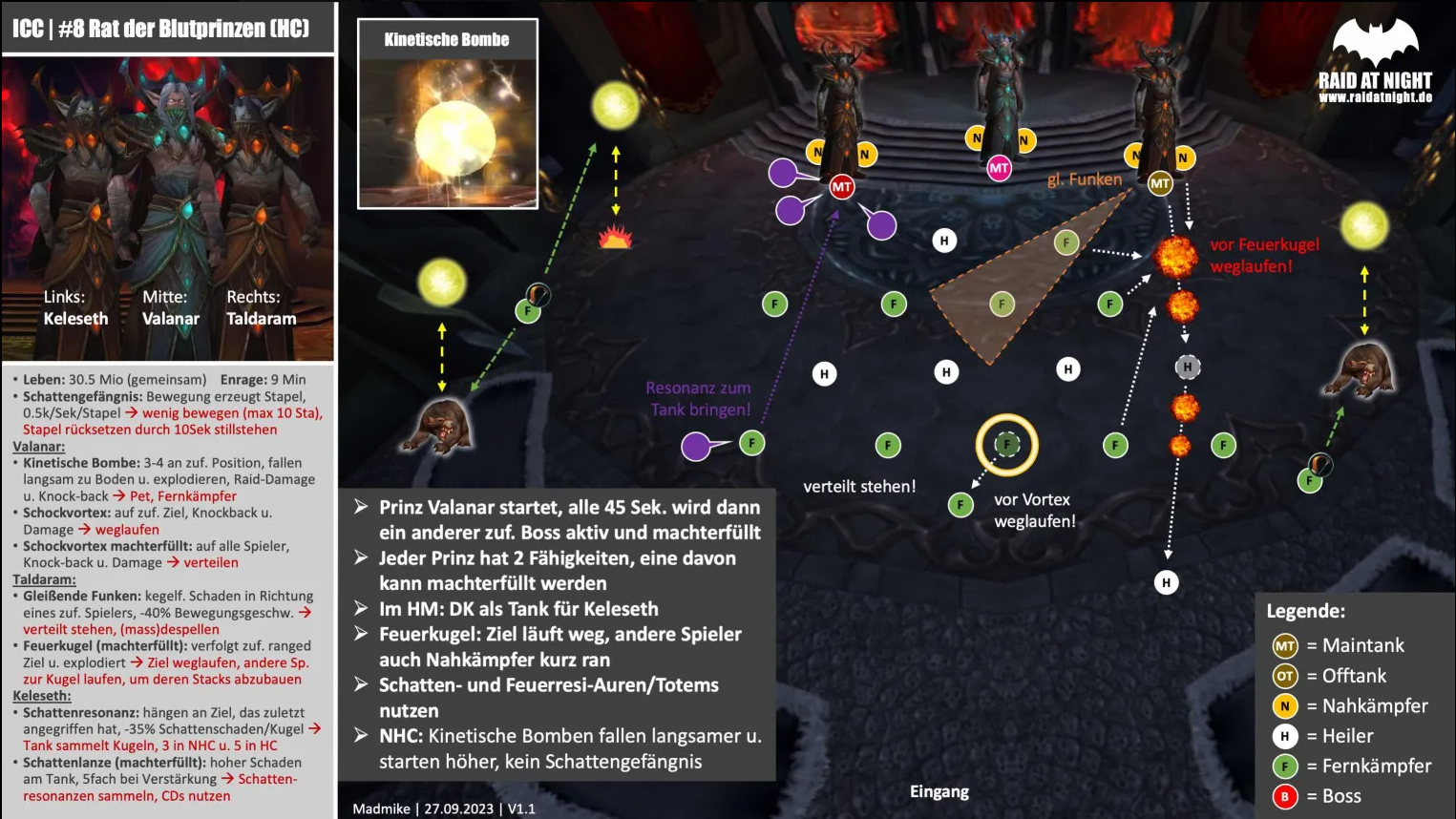Choose the Nahkämpfer legend marker
This screenshot has width=1456, height=819.
[x=1285, y=706]
